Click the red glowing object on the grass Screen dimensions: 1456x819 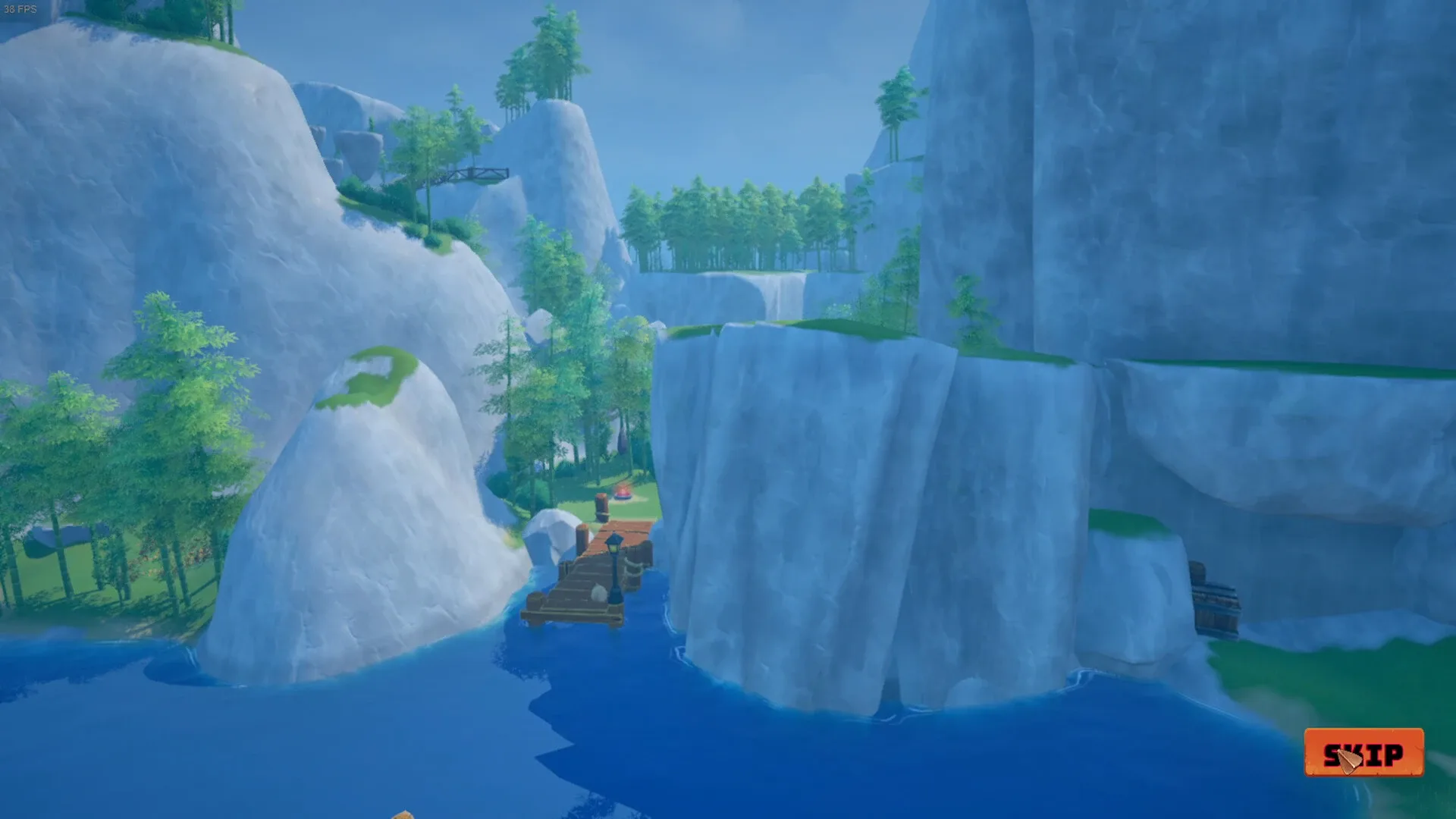coord(622,493)
